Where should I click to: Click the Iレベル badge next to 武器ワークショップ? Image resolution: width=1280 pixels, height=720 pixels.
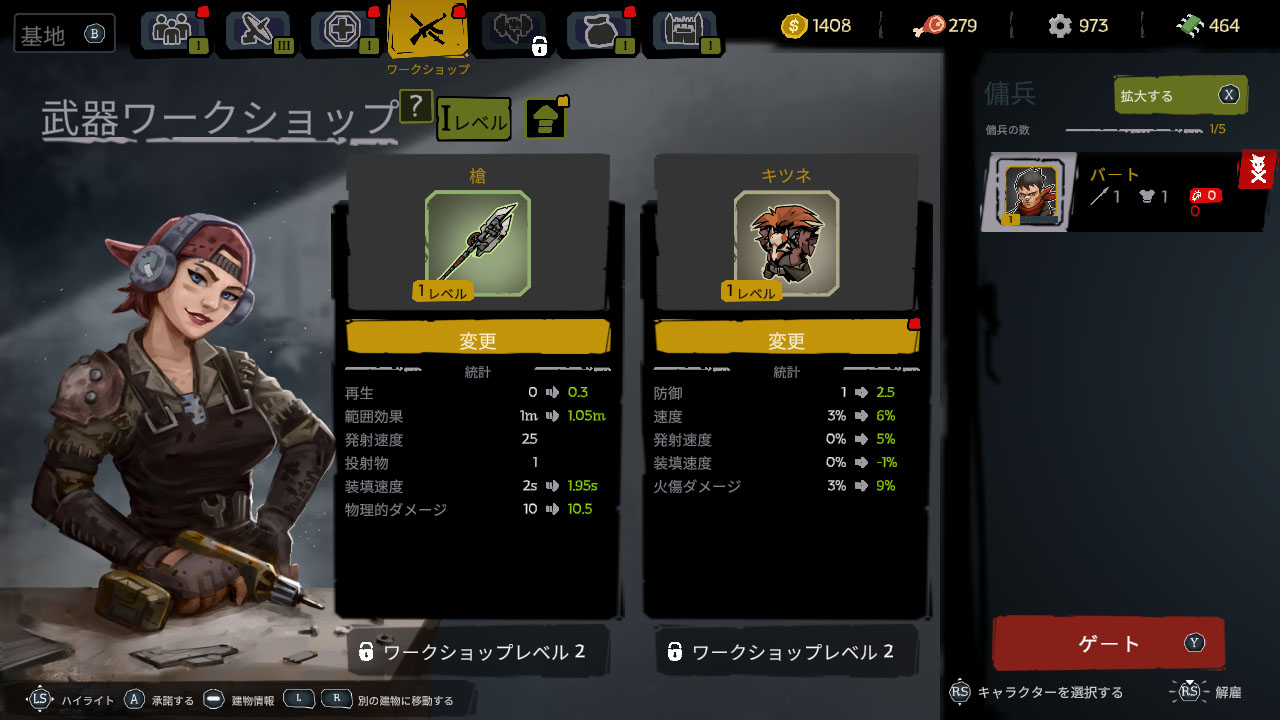[473, 118]
